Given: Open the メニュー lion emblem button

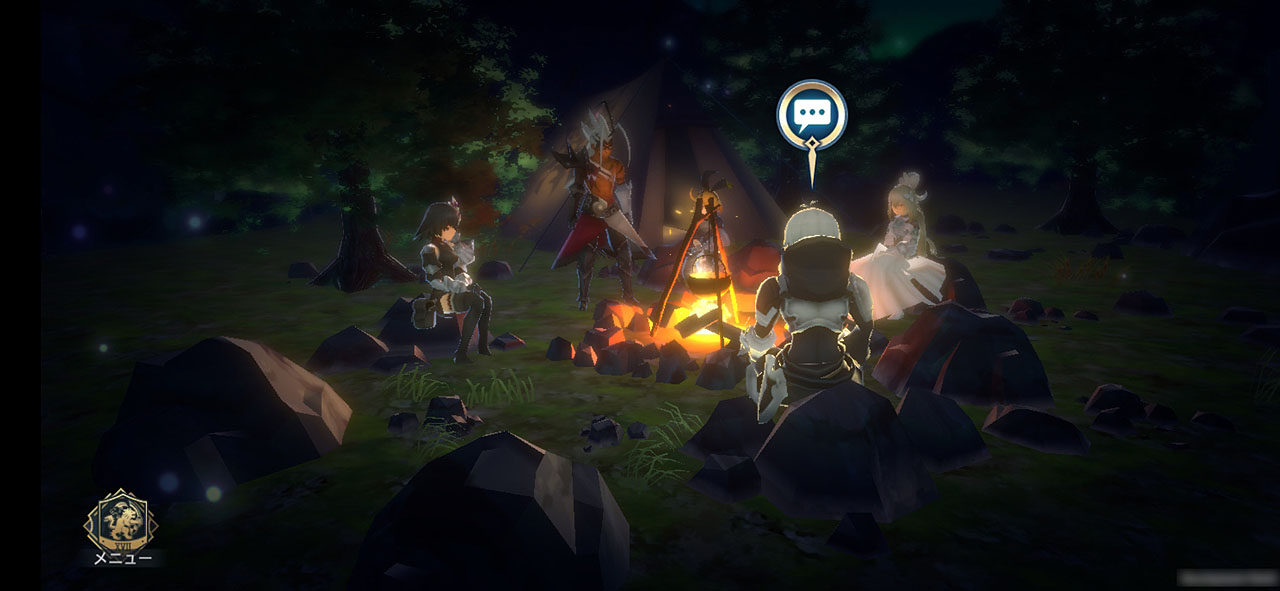Looking at the screenshot, I should 121,523.
